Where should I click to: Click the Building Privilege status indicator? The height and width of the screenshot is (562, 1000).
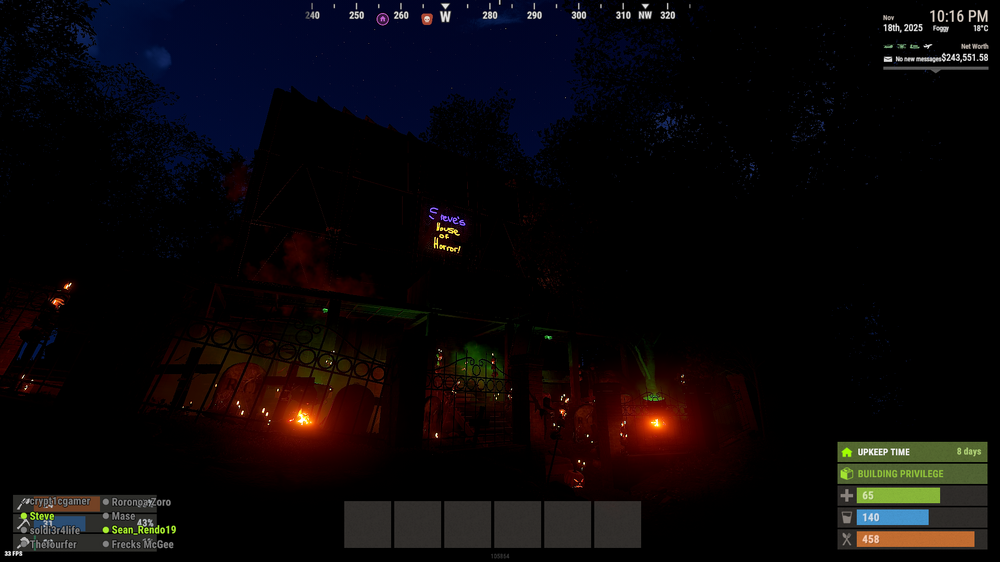pos(912,474)
